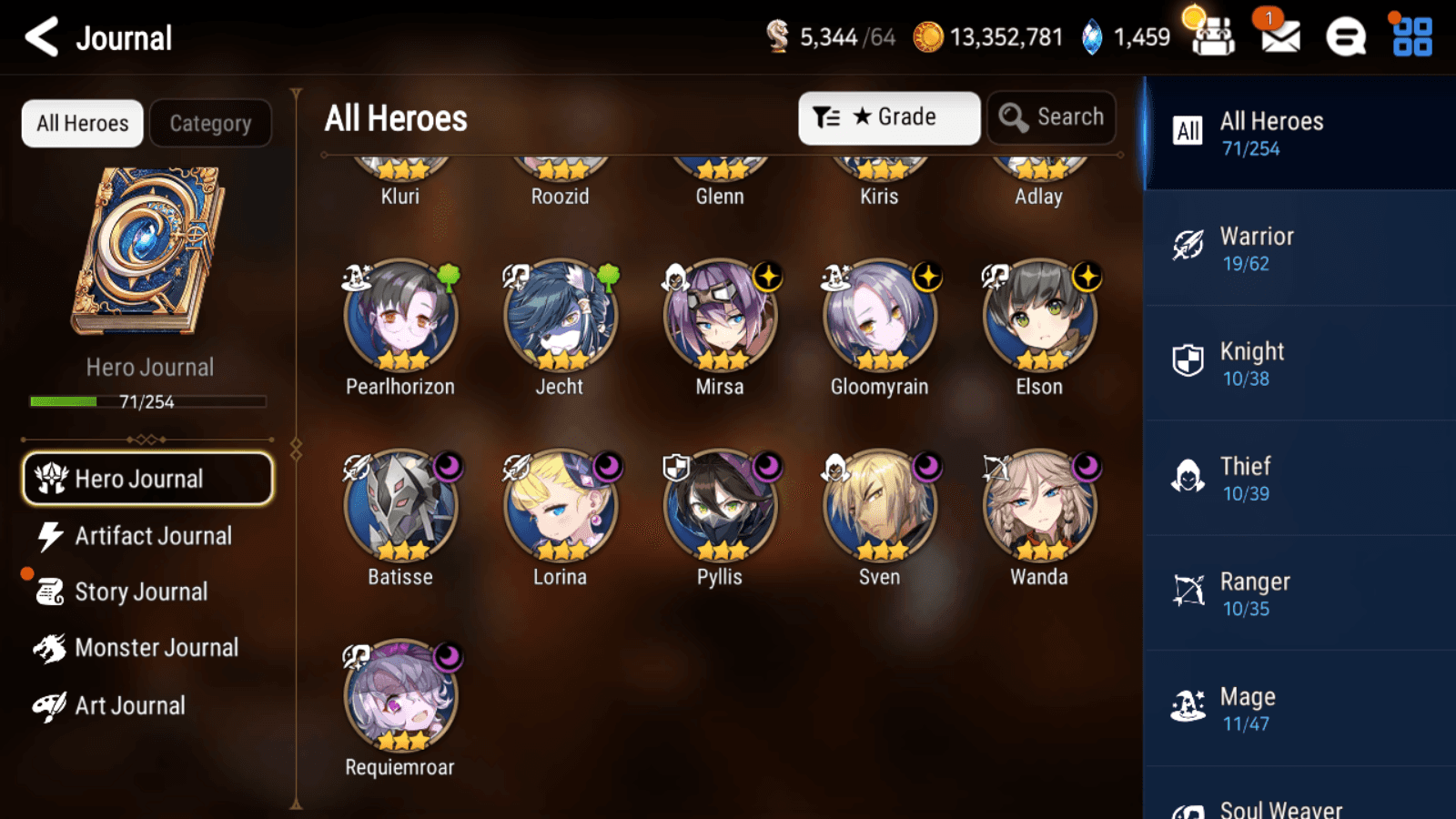Go back from the Journal screen
1456x819 pixels.
42,37
